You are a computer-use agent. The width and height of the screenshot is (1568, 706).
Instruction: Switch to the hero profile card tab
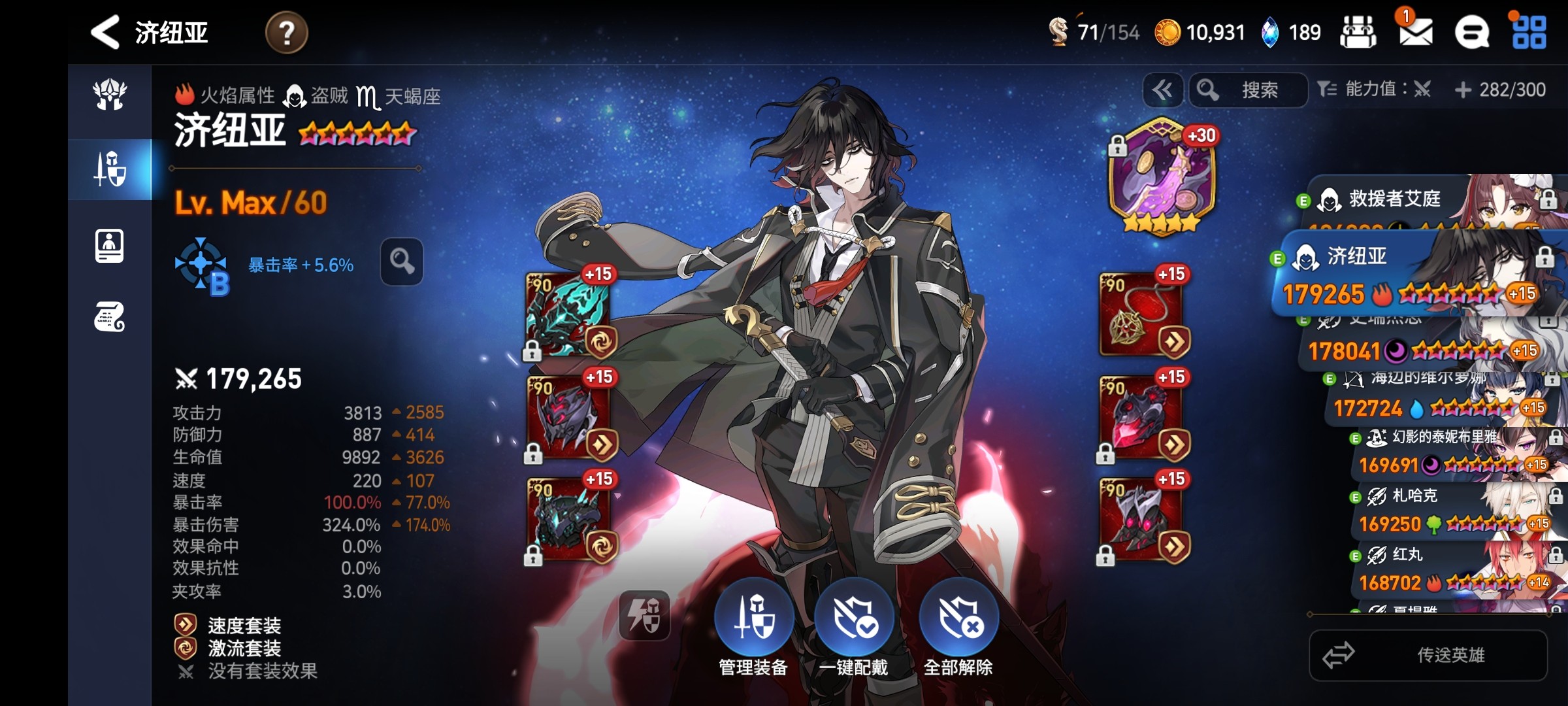point(109,246)
